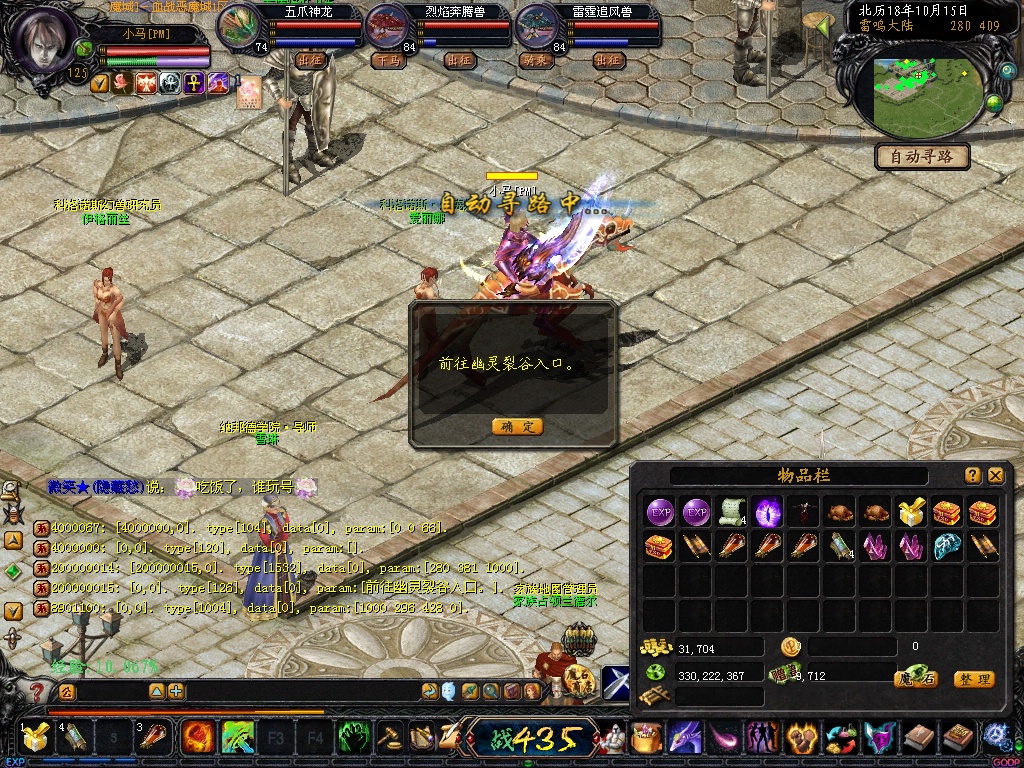
Task: Deploy 五爪神龙 pet with 出征
Action: point(311,60)
